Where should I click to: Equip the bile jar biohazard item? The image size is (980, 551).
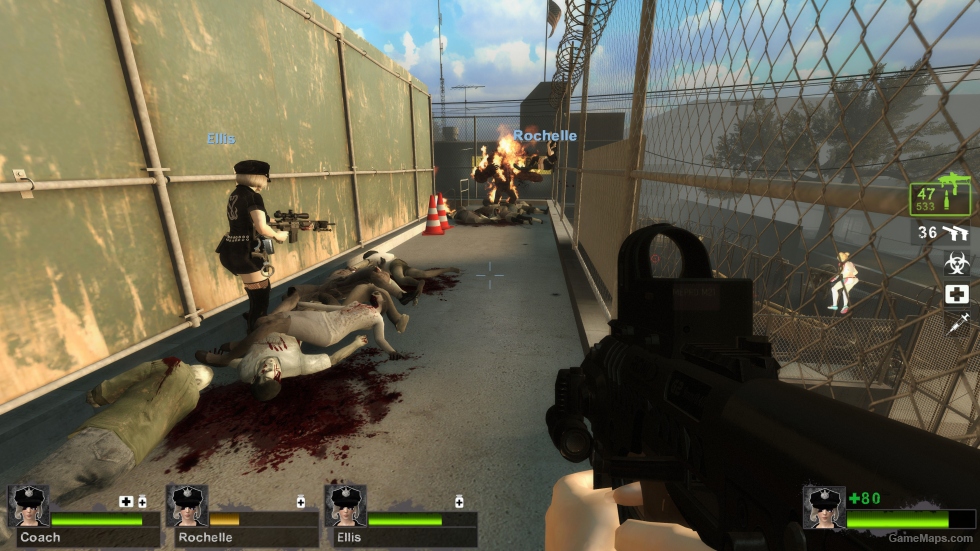click(957, 263)
